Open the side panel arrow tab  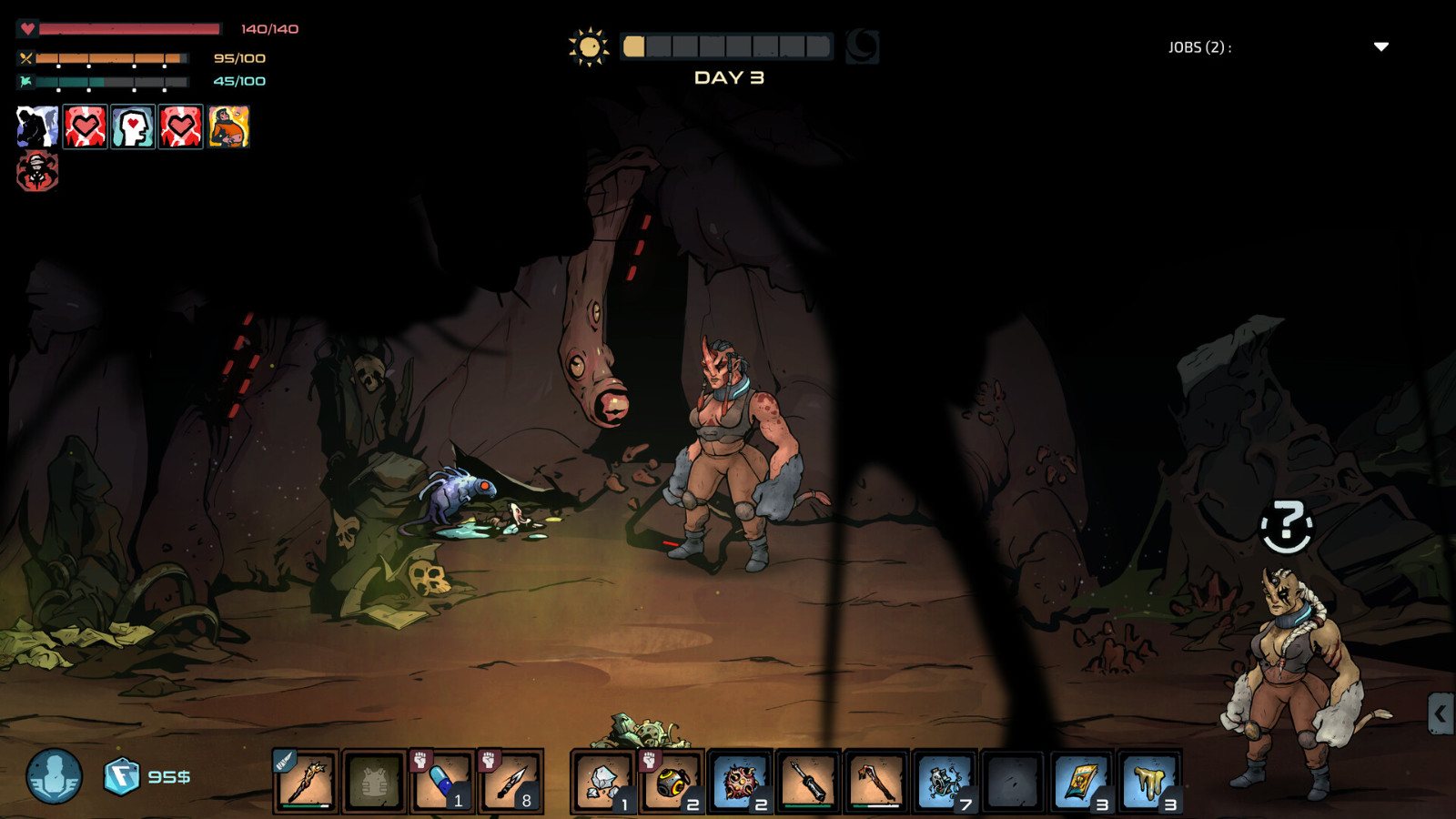point(1440,713)
